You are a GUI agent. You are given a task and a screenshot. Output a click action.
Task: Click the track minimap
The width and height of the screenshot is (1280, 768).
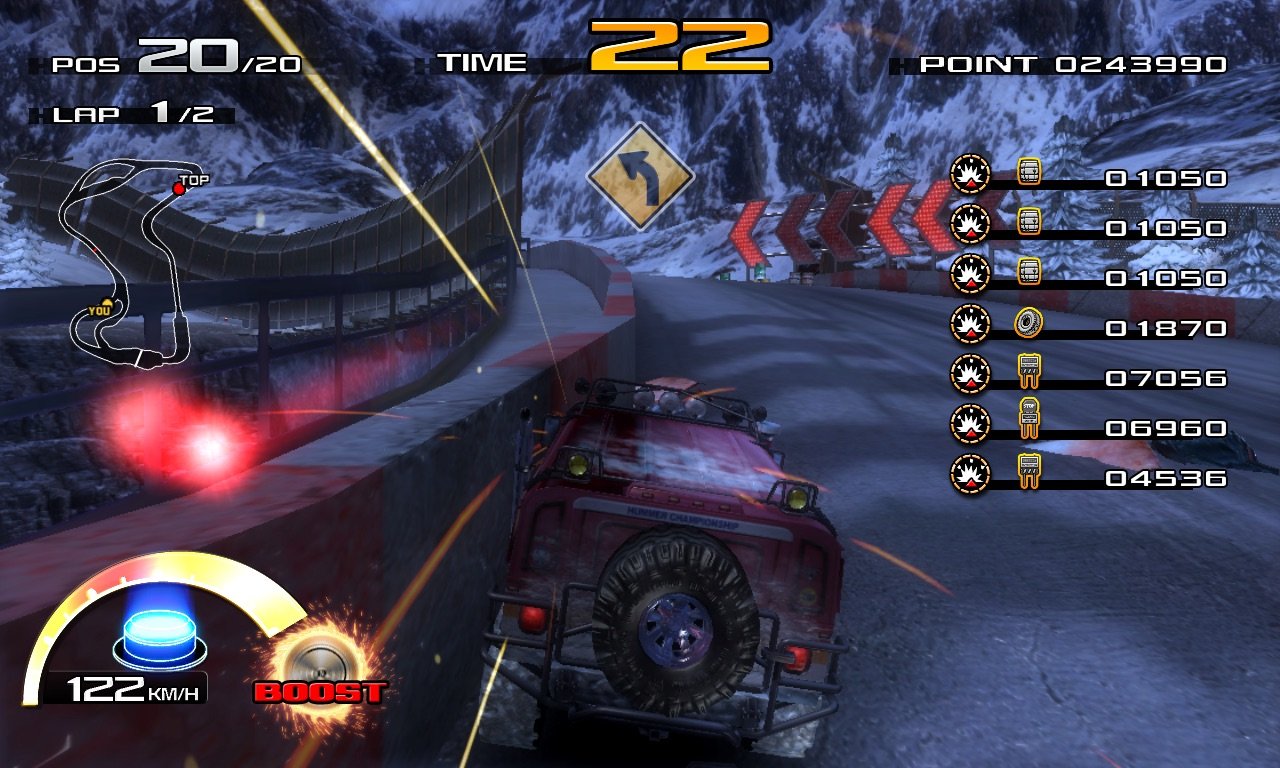(125, 265)
